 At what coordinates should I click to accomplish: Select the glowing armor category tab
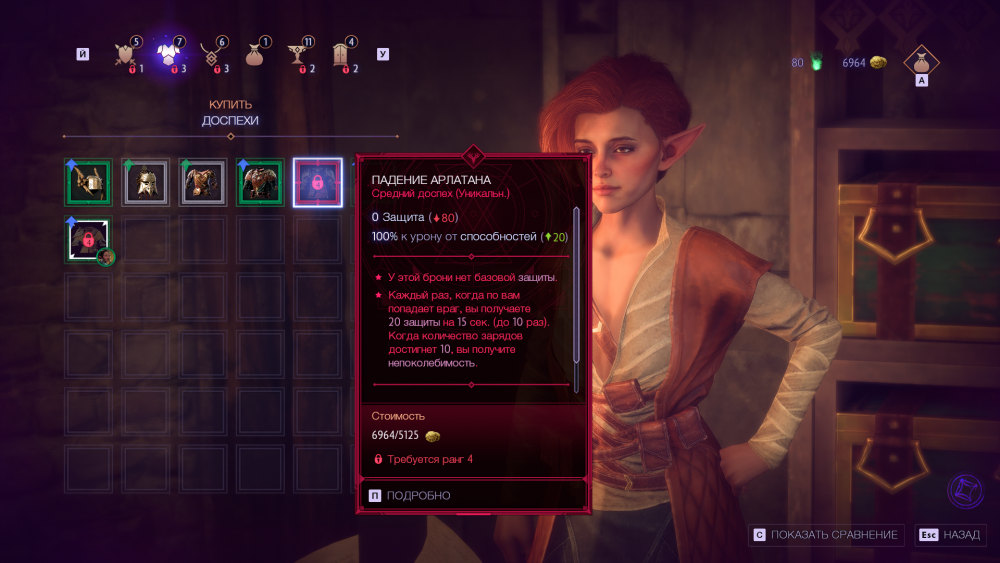[x=169, y=54]
